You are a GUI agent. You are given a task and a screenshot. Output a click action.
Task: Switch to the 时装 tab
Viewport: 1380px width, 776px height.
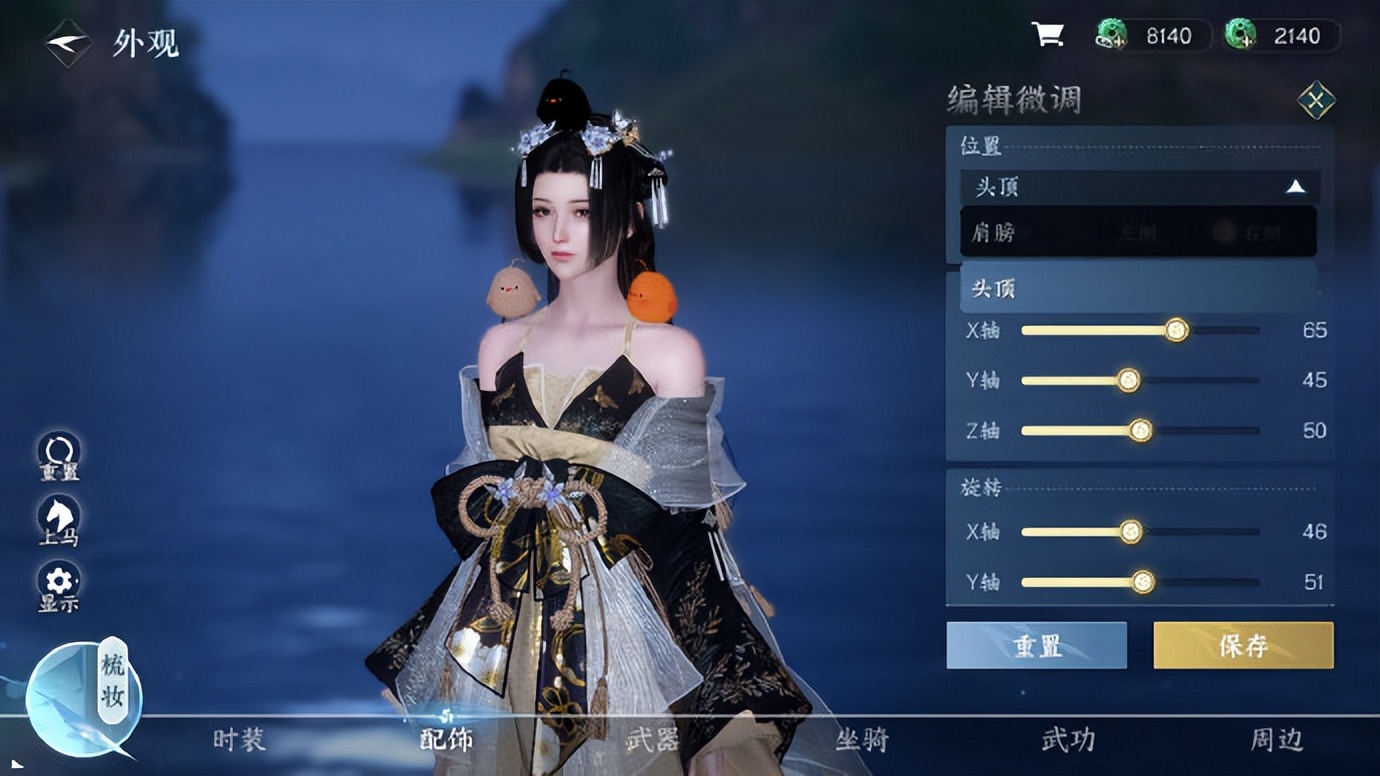[x=240, y=740]
